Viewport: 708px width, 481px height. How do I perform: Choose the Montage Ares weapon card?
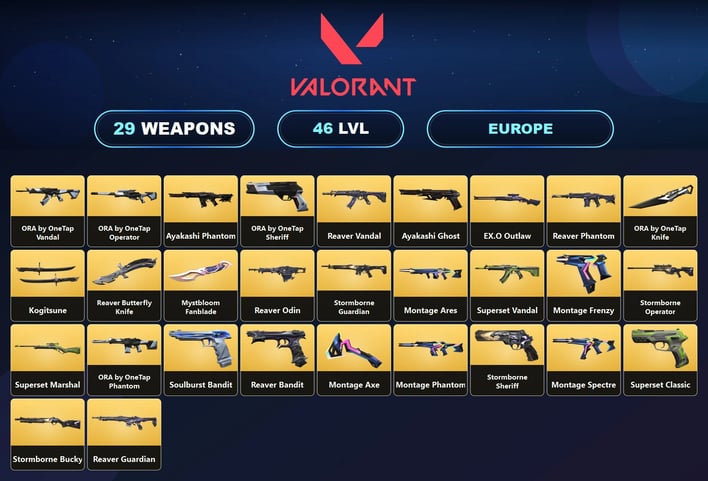[430, 284]
